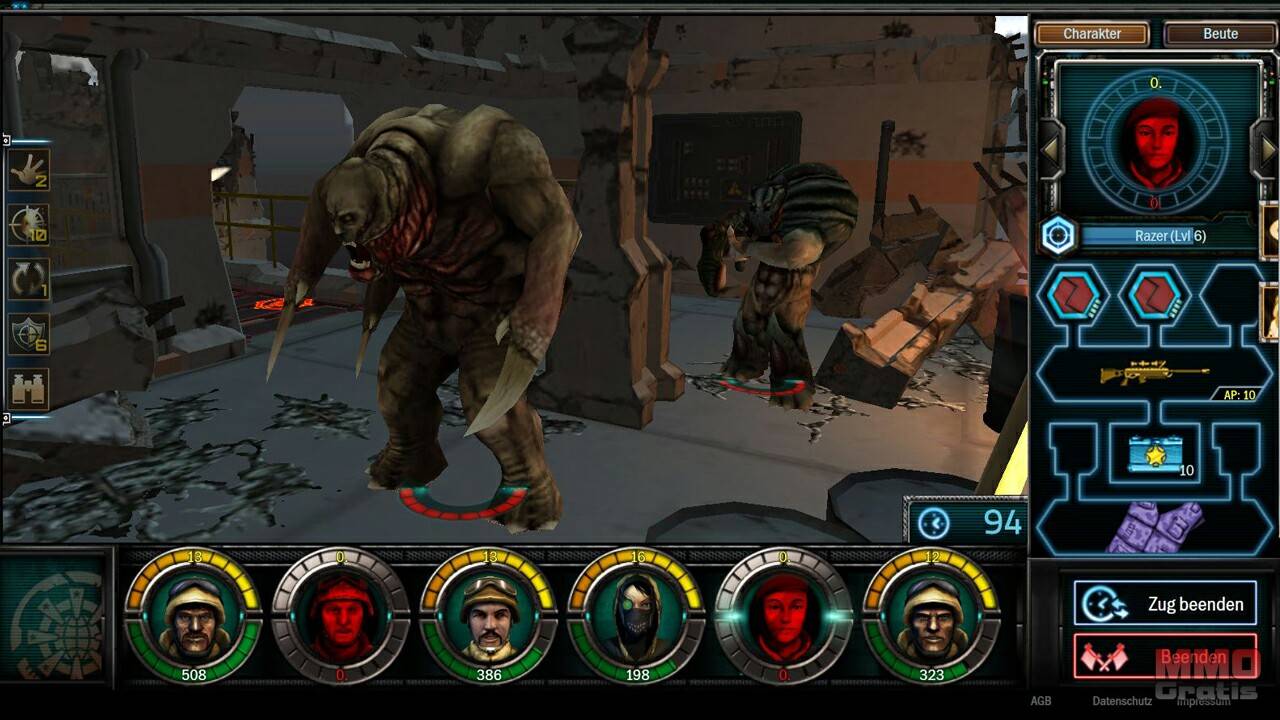The width and height of the screenshot is (1280, 720).
Task: Use the crosshair aimed shot ability
Action: (x=28, y=225)
